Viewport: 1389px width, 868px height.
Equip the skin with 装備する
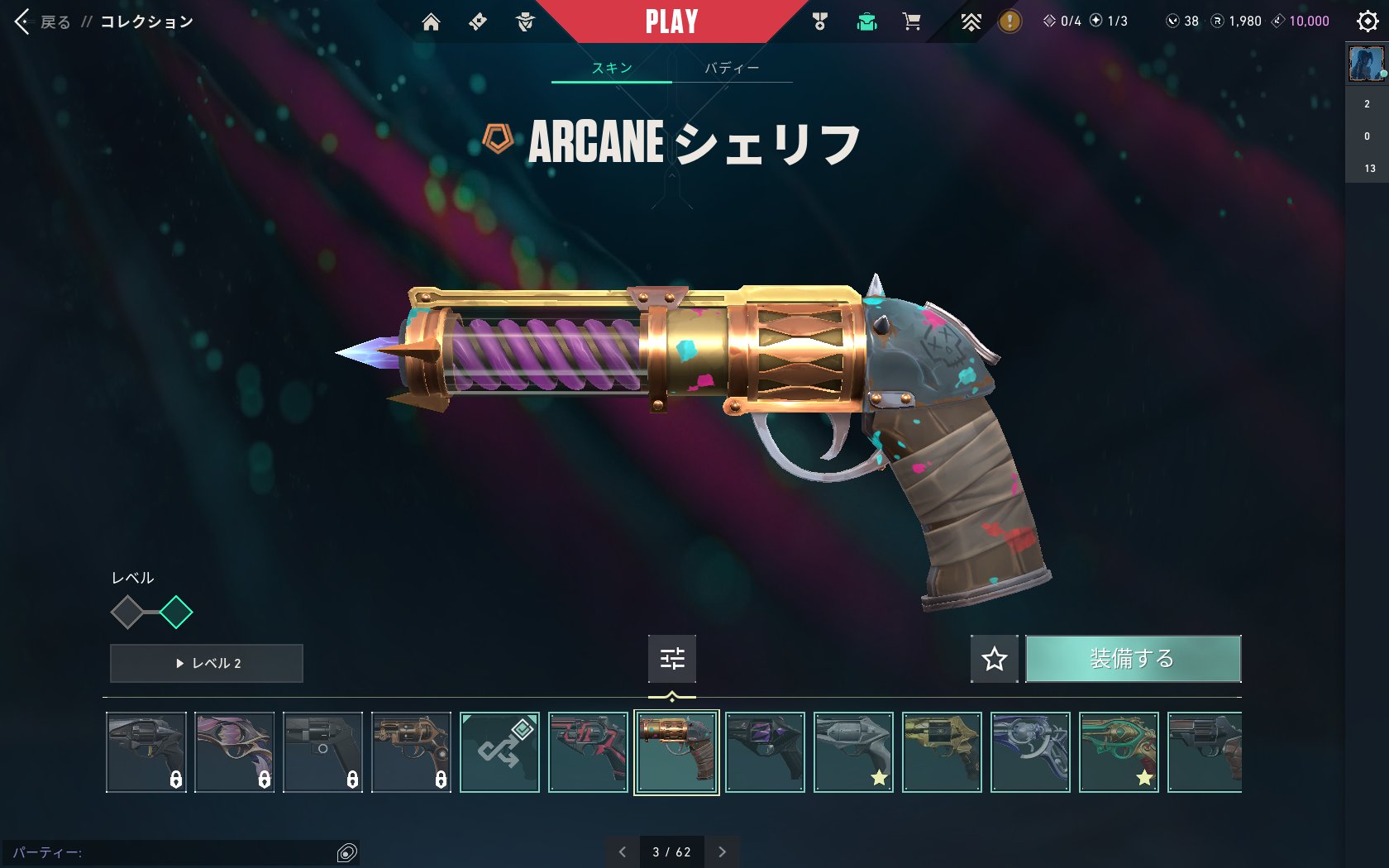[1133, 659]
